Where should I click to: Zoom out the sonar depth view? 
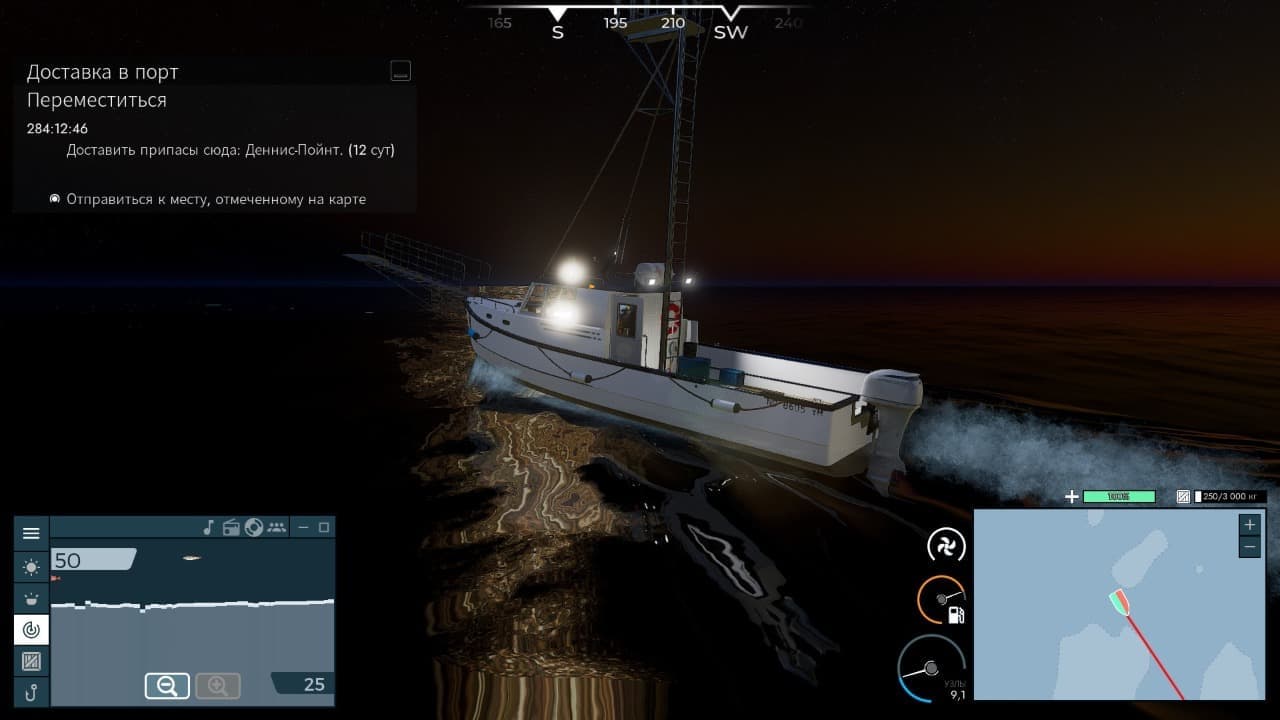click(x=167, y=685)
